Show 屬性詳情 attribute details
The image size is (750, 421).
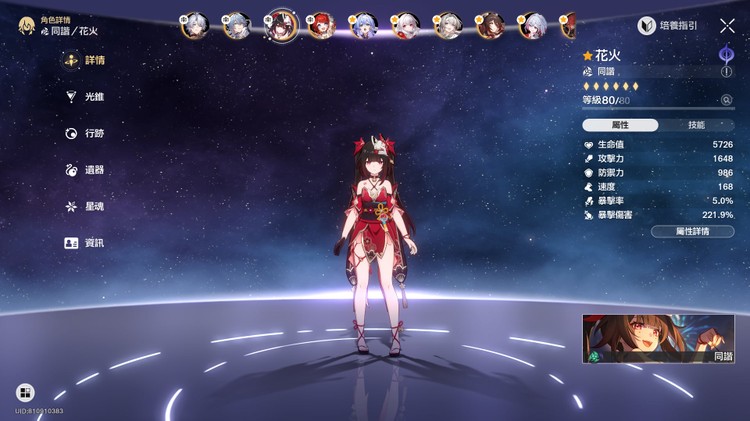[x=692, y=231]
